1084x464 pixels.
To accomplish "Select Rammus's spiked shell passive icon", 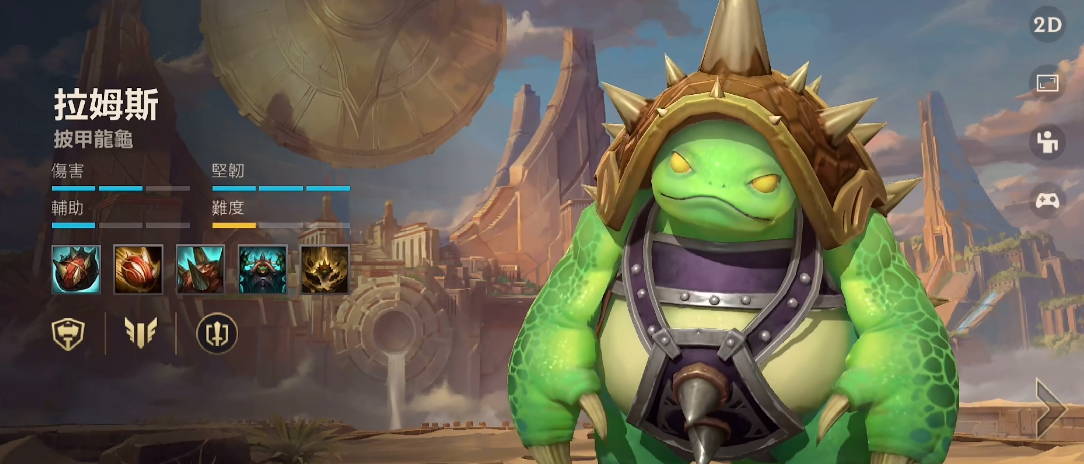I will pyautogui.click(x=76, y=269).
